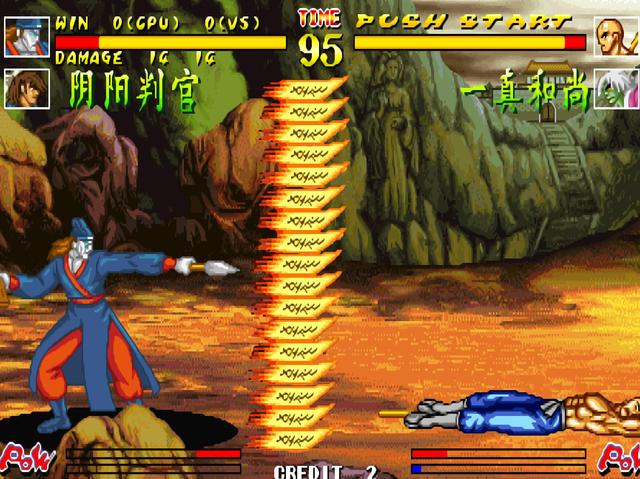
Task: Choose the white-haired partner portrait
Action: click(x=616, y=88)
